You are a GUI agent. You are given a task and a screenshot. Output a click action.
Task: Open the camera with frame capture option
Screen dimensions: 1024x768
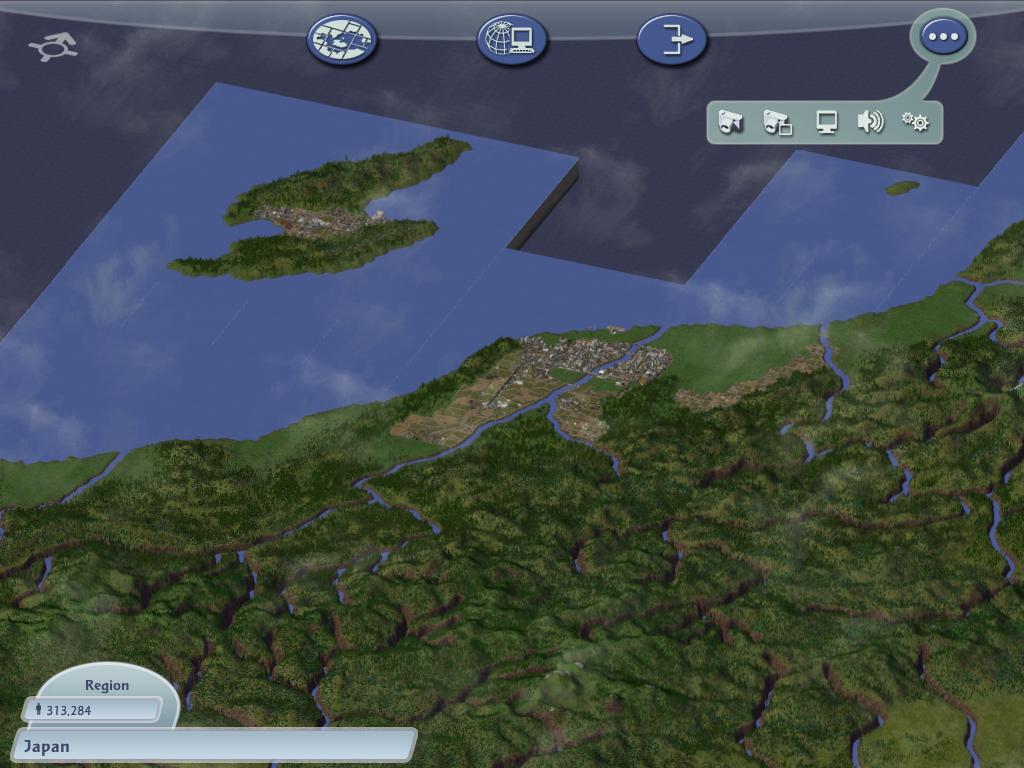coord(777,123)
